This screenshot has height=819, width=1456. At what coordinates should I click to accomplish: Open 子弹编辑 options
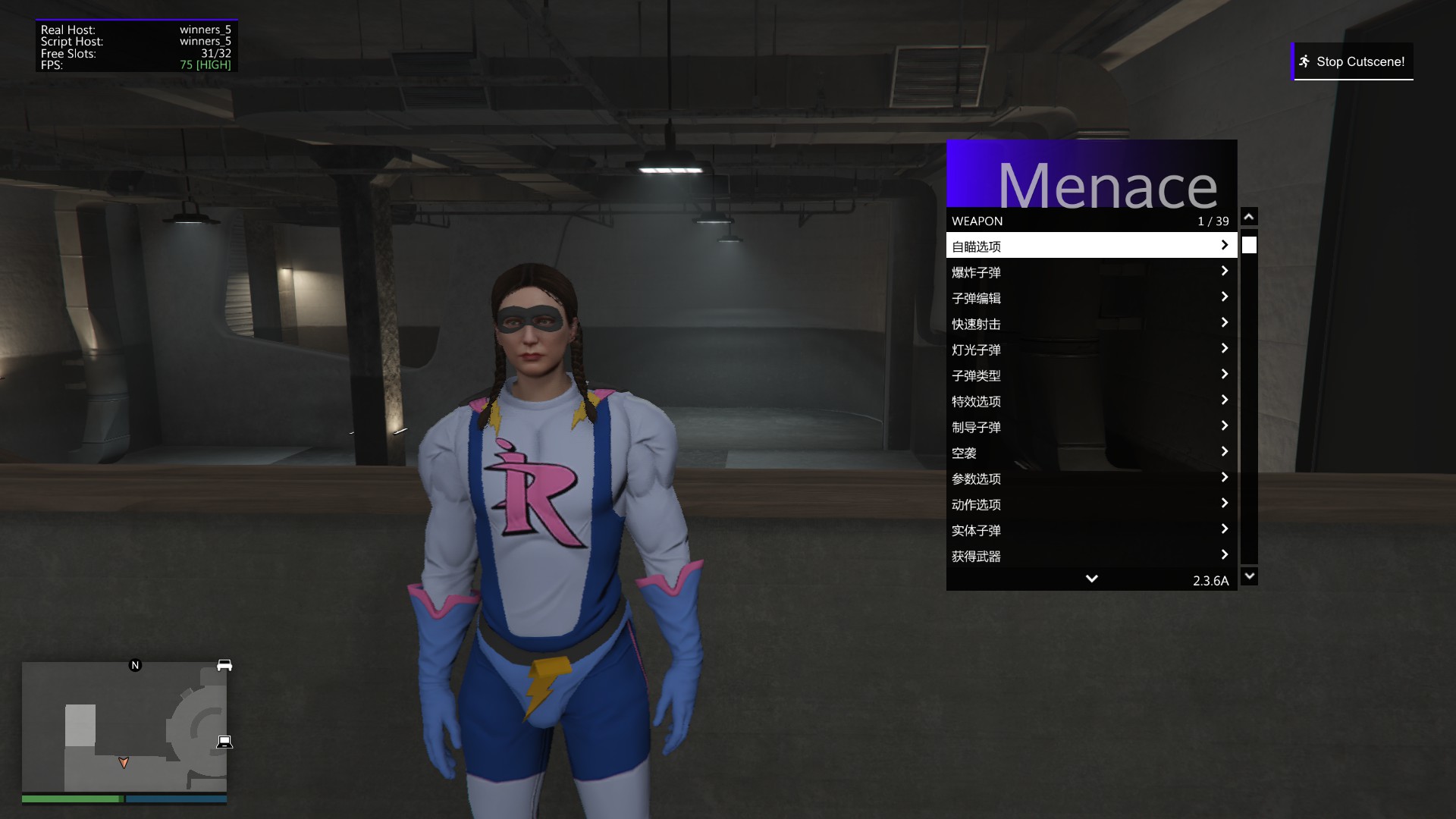(1090, 297)
